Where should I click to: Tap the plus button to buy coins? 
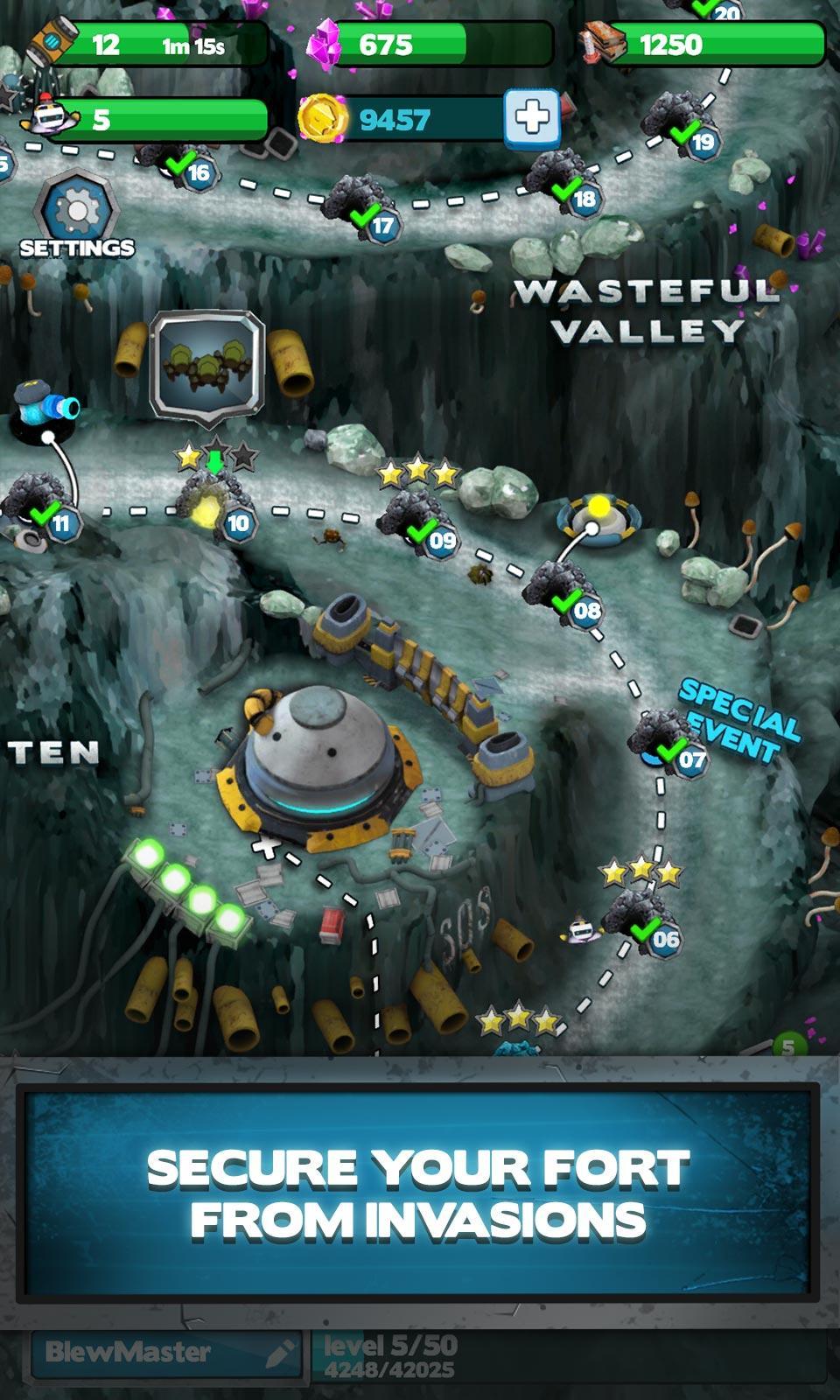coord(531,117)
